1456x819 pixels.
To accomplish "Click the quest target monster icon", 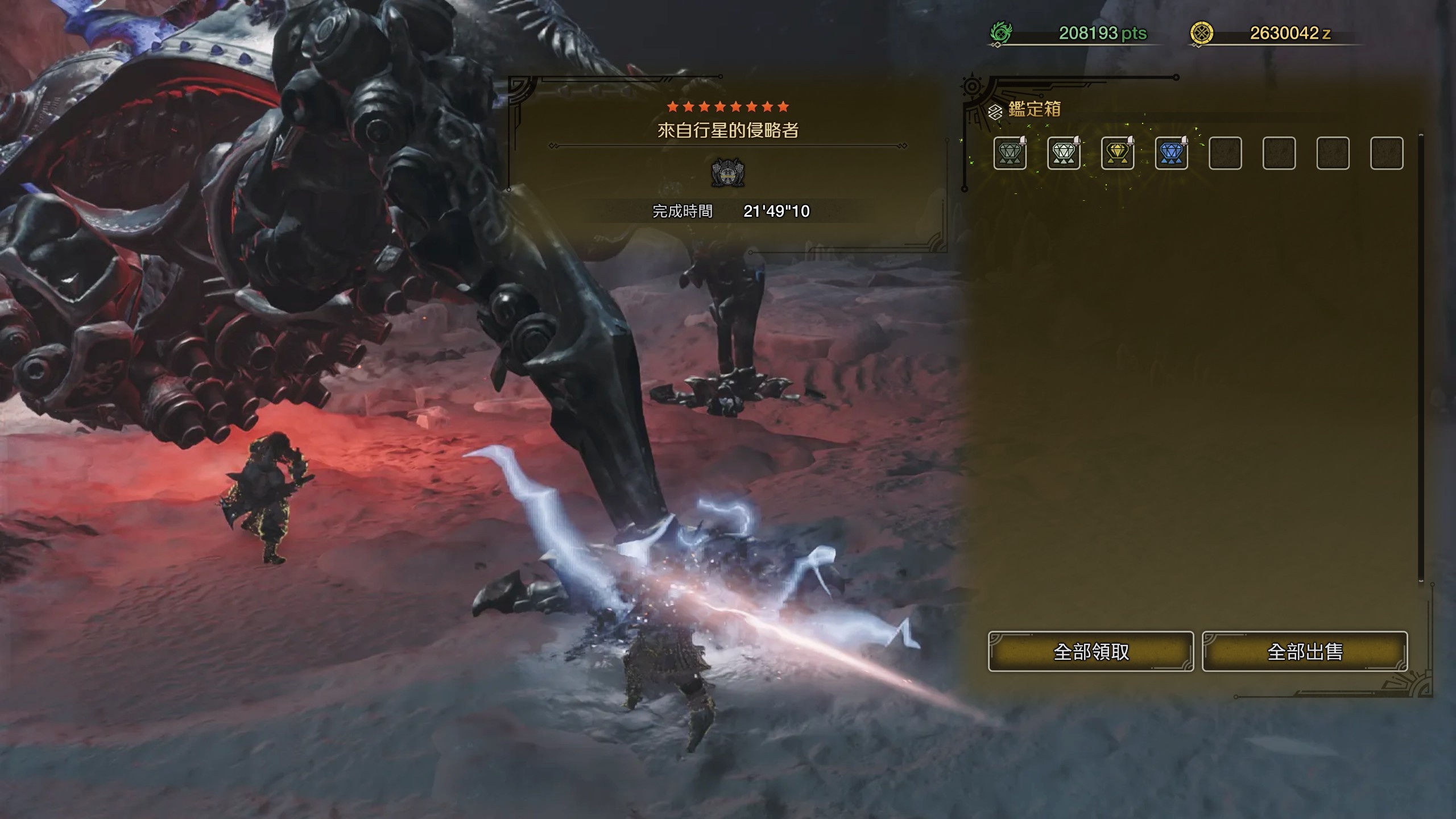I will [728, 173].
